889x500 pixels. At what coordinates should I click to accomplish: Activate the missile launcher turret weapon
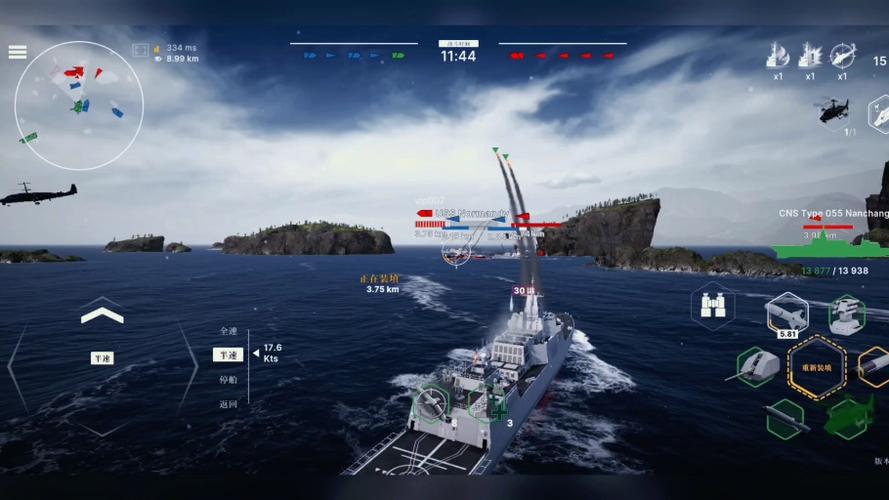coord(846,315)
